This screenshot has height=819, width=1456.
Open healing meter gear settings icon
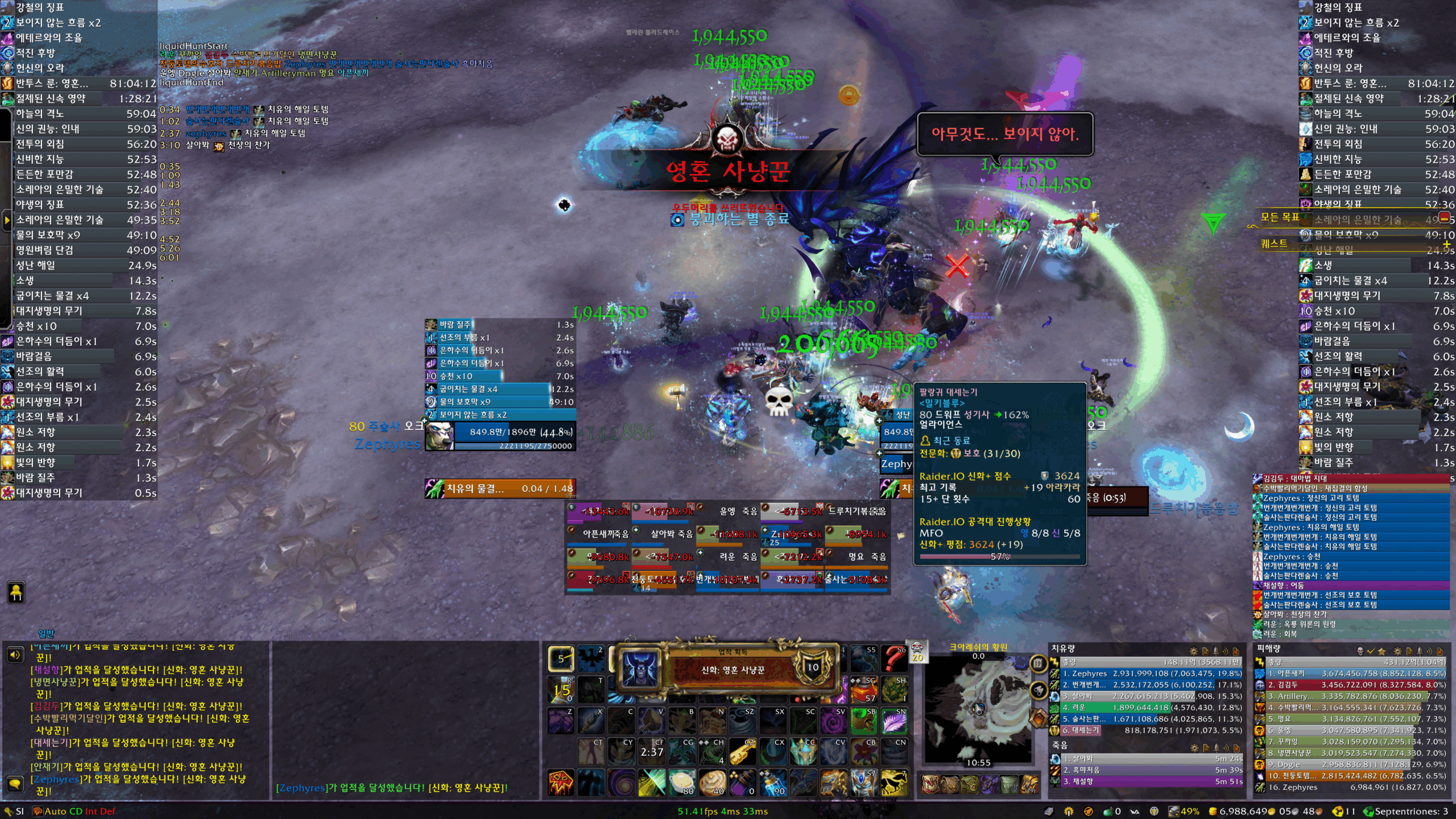coord(1193,652)
